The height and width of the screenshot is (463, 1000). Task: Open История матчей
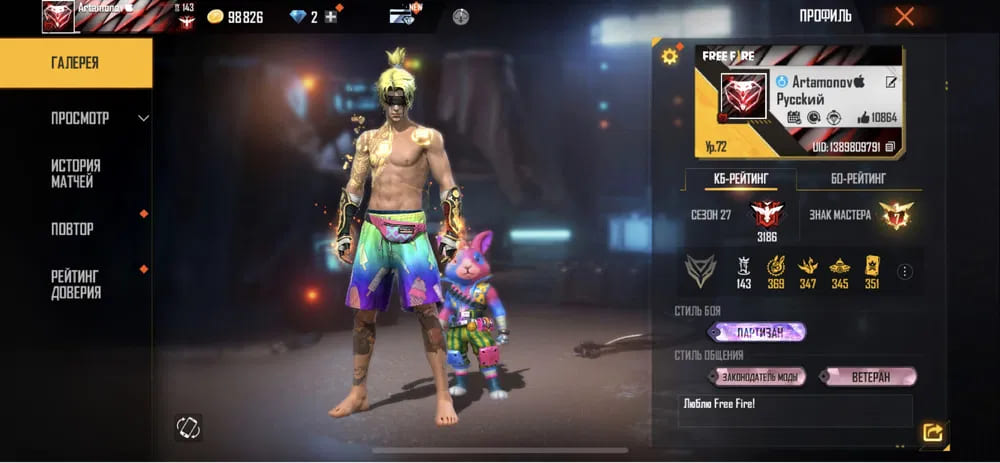[x=75, y=173]
